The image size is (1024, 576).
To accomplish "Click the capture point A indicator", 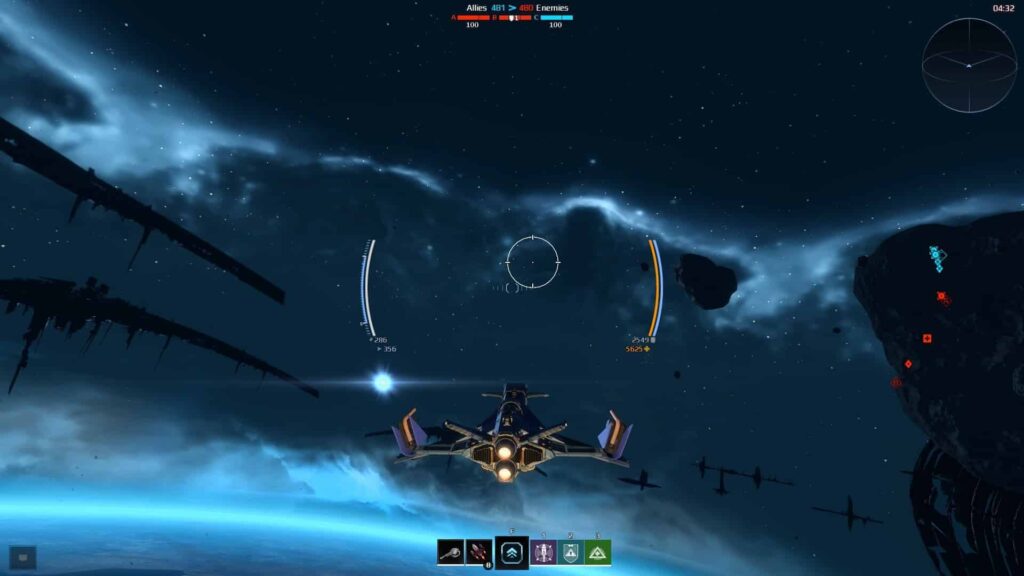I will click(472, 18).
